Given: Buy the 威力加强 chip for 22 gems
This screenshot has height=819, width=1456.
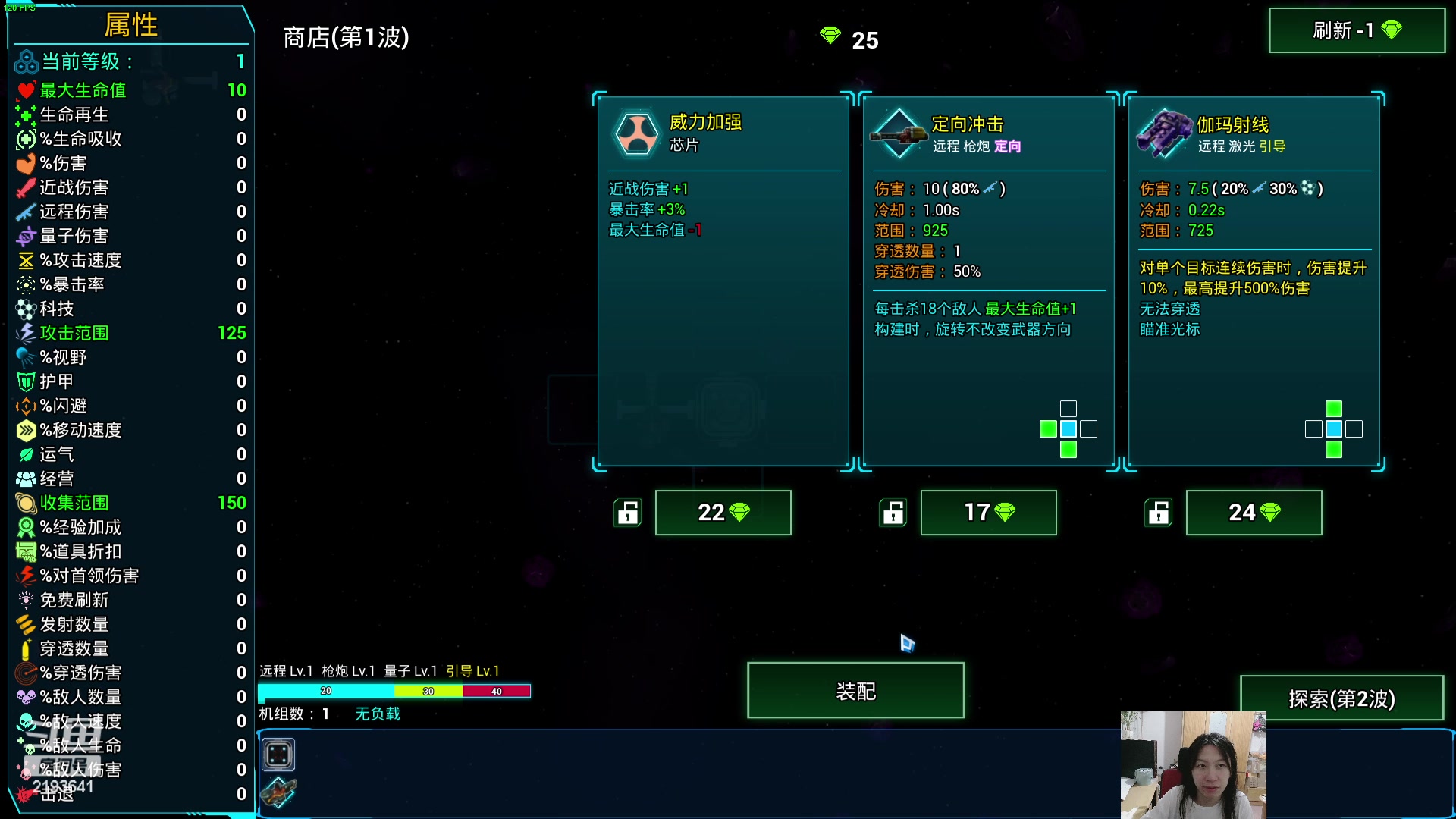Looking at the screenshot, I should click(723, 513).
